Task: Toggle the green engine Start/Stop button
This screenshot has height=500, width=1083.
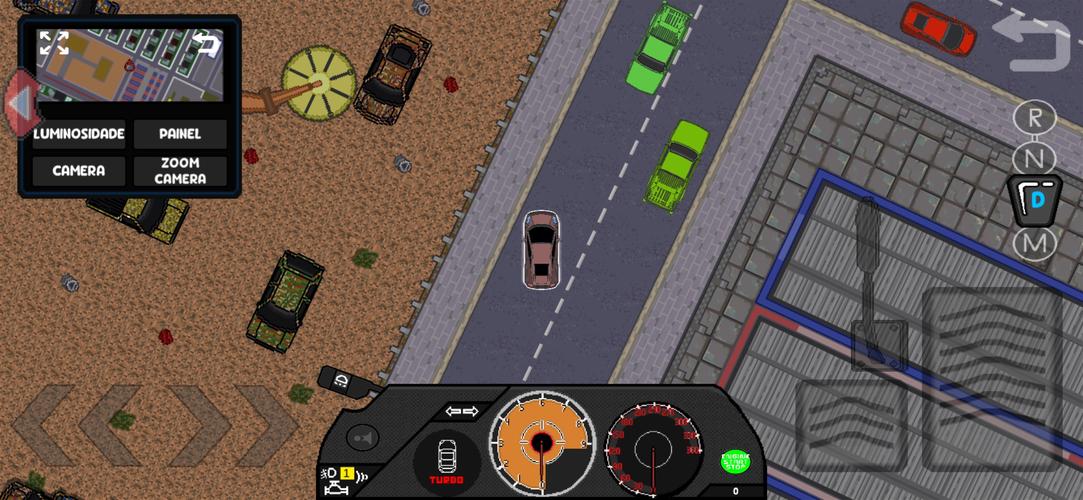Action: (x=735, y=461)
